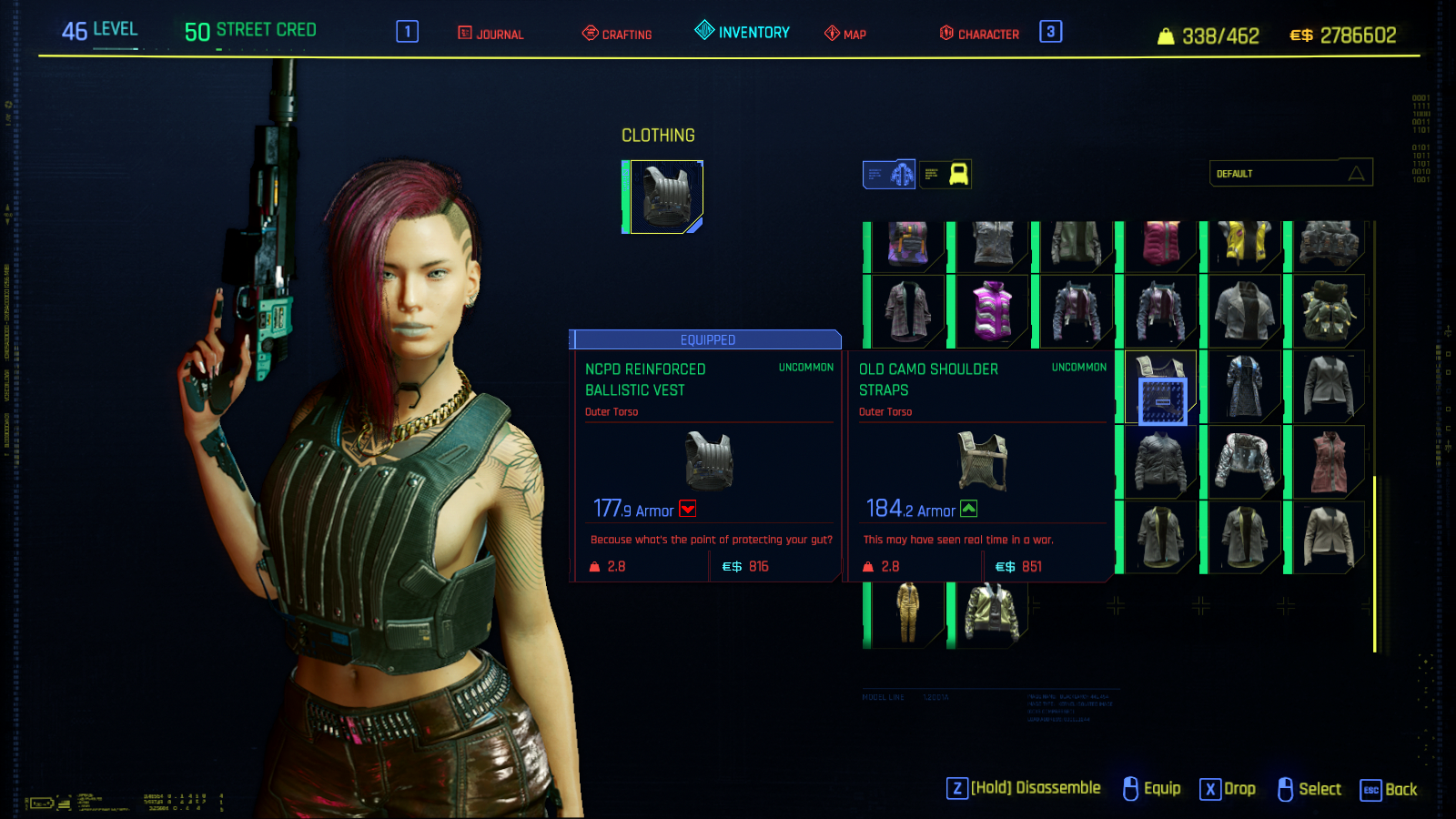
Task: Select the dark red sleeveless vest
Action: [1329, 461]
